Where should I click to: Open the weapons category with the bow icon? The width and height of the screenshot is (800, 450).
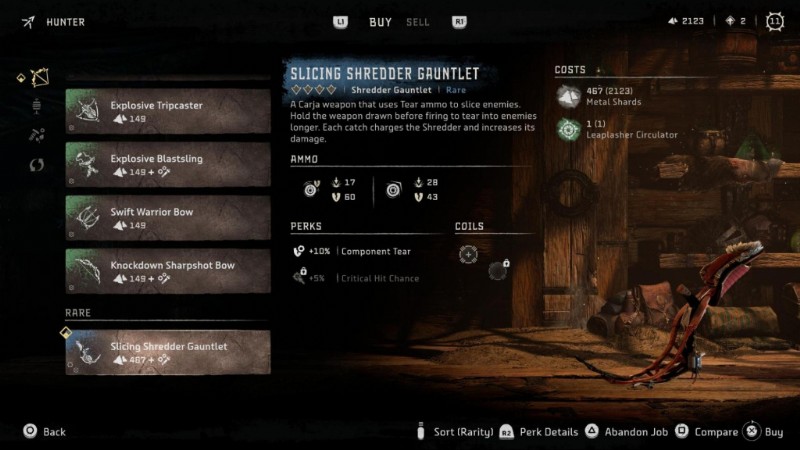point(39,77)
